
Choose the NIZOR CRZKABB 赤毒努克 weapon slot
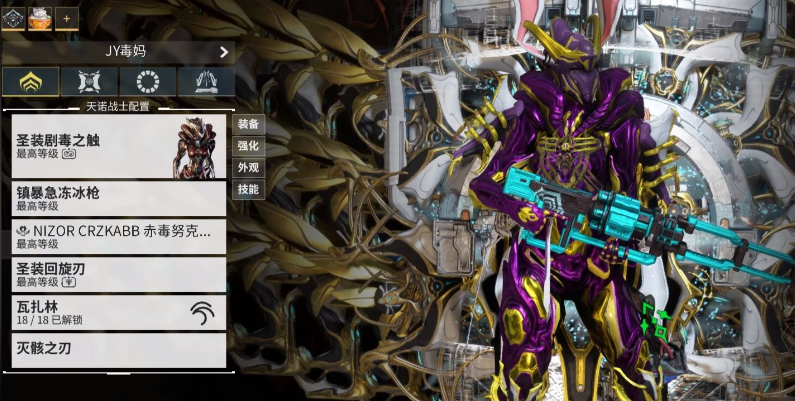119,236
